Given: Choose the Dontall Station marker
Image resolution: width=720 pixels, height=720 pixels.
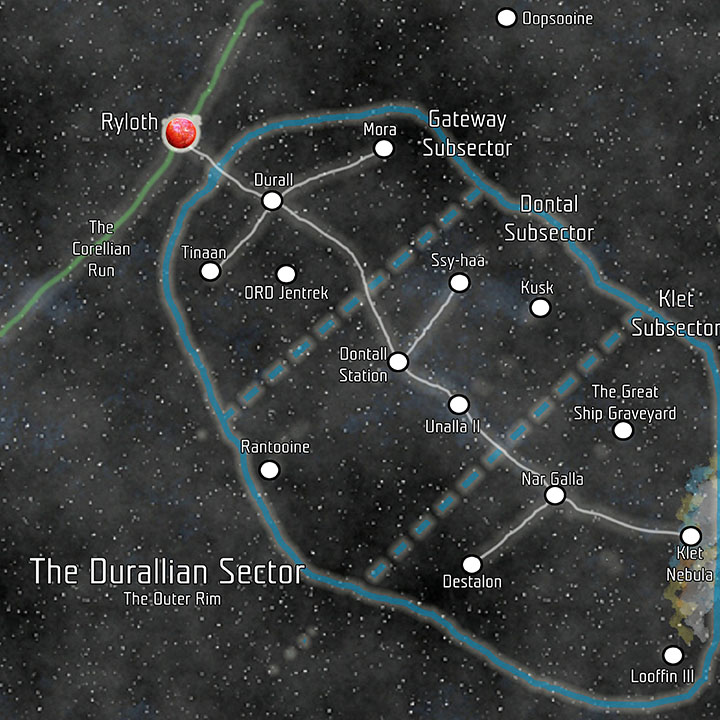Looking at the screenshot, I should point(398,361).
